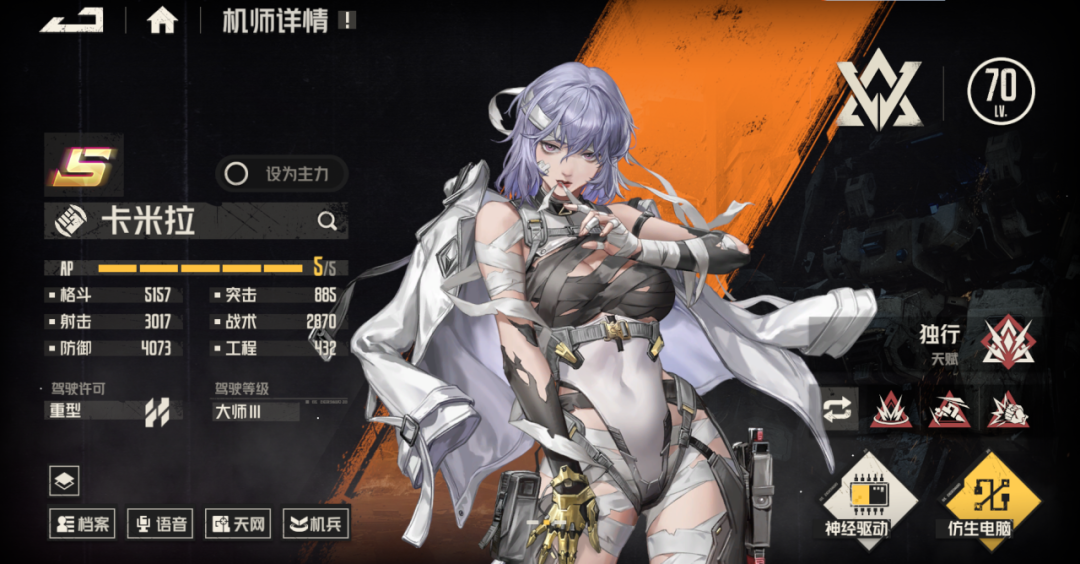Open the stacked layers icon button
Viewport: 1080px width, 564px height.
[x=64, y=481]
